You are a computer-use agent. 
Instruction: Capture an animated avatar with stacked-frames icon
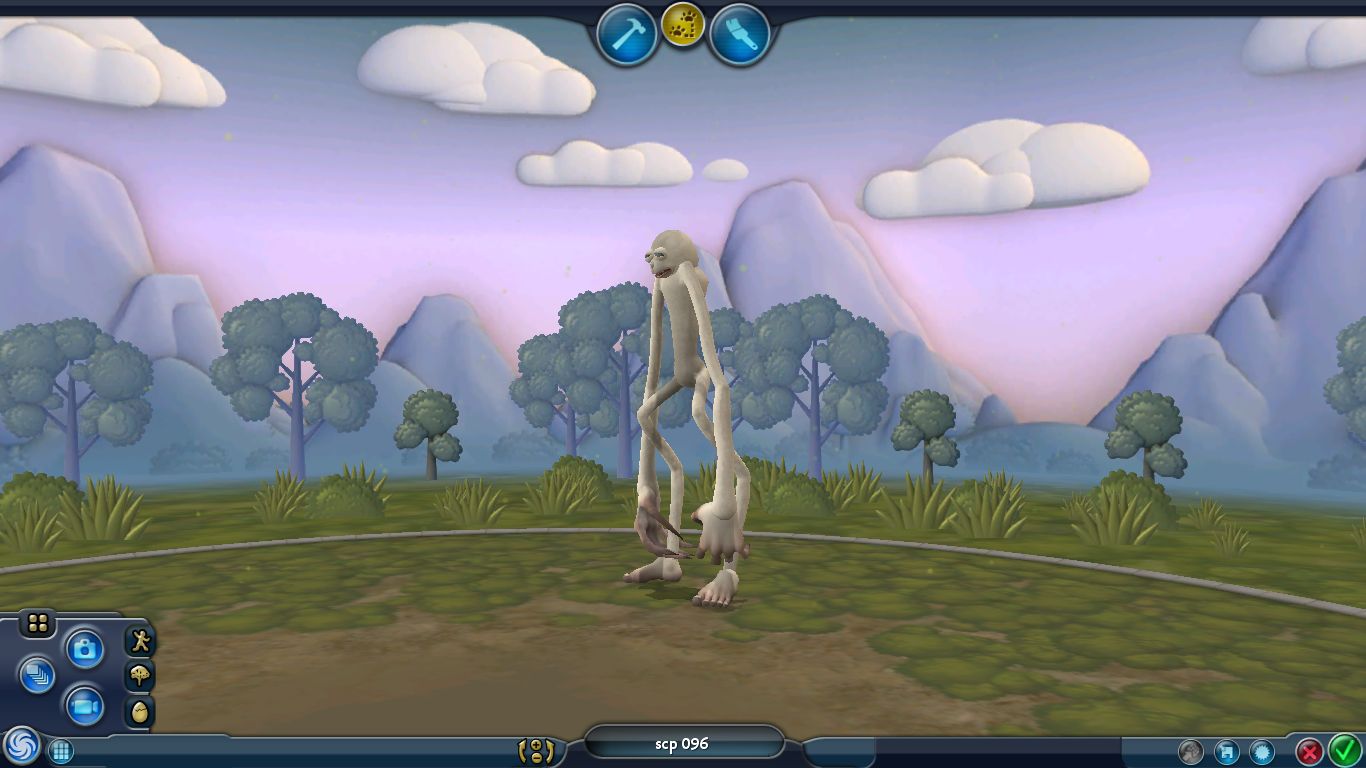click(x=38, y=675)
